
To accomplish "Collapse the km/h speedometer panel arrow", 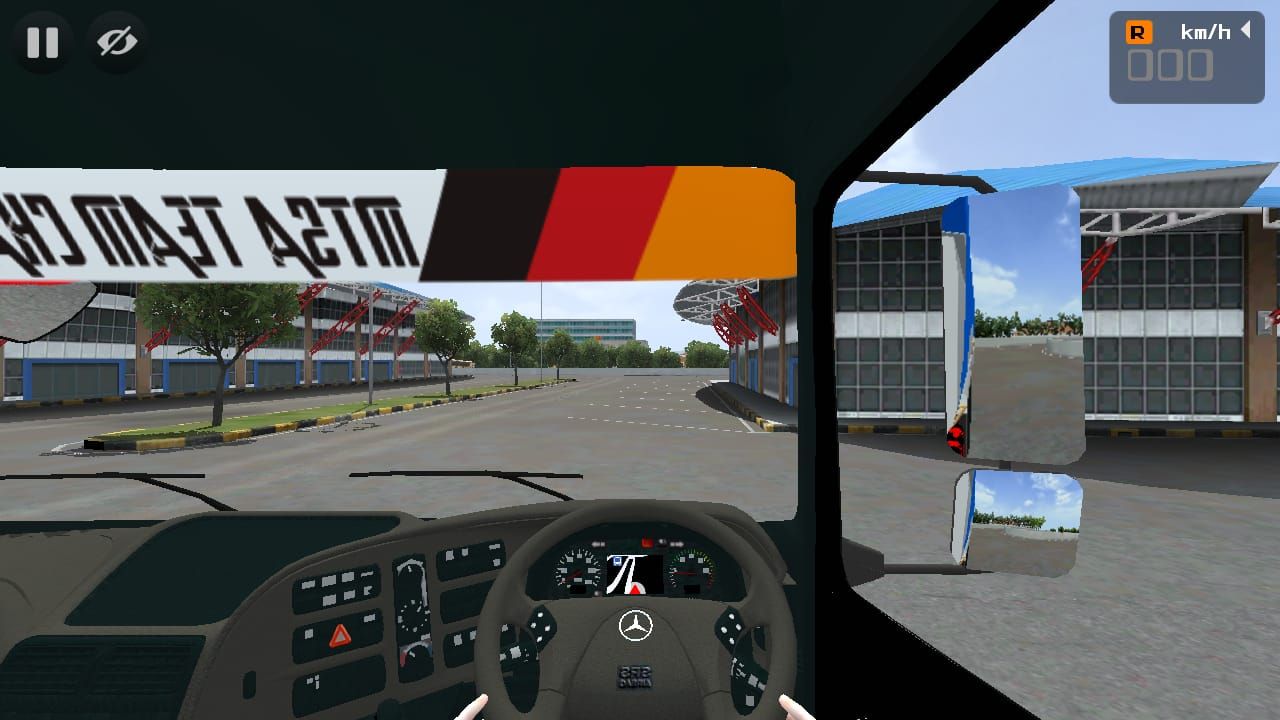I will pyautogui.click(x=1246, y=30).
